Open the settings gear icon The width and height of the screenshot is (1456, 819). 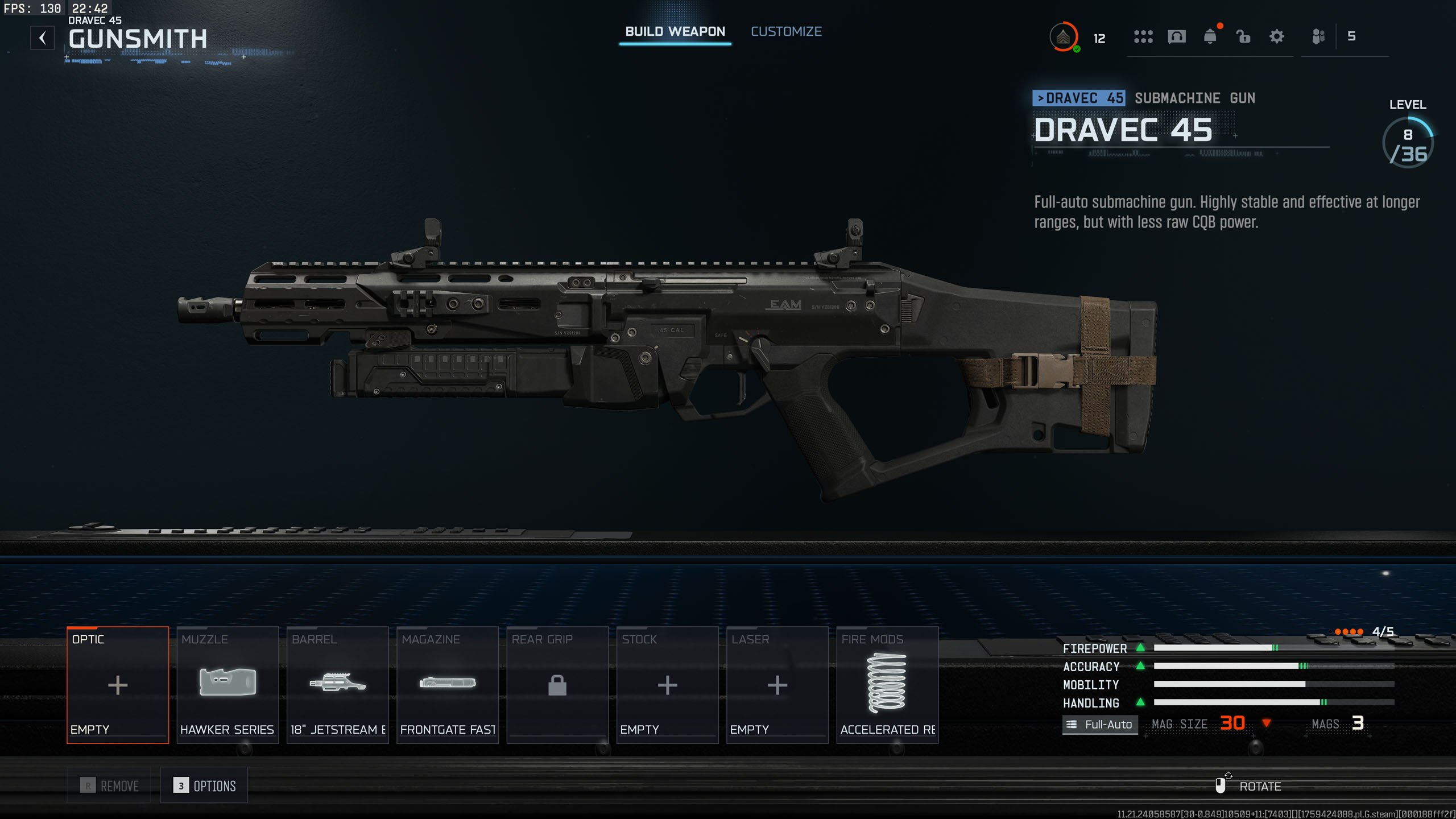pyautogui.click(x=1277, y=37)
